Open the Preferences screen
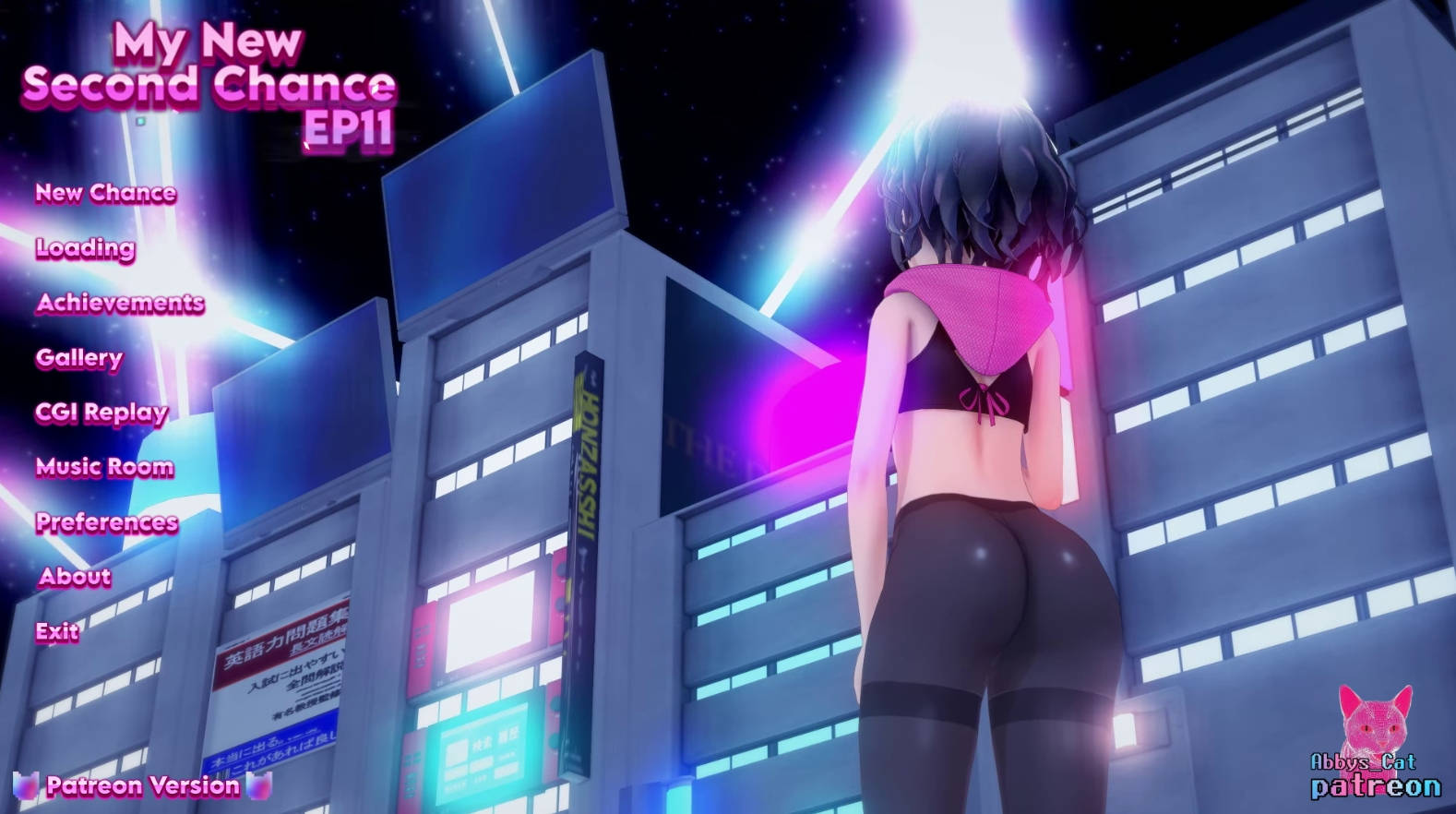Viewport: 1456px width, 814px height. [106, 522]
